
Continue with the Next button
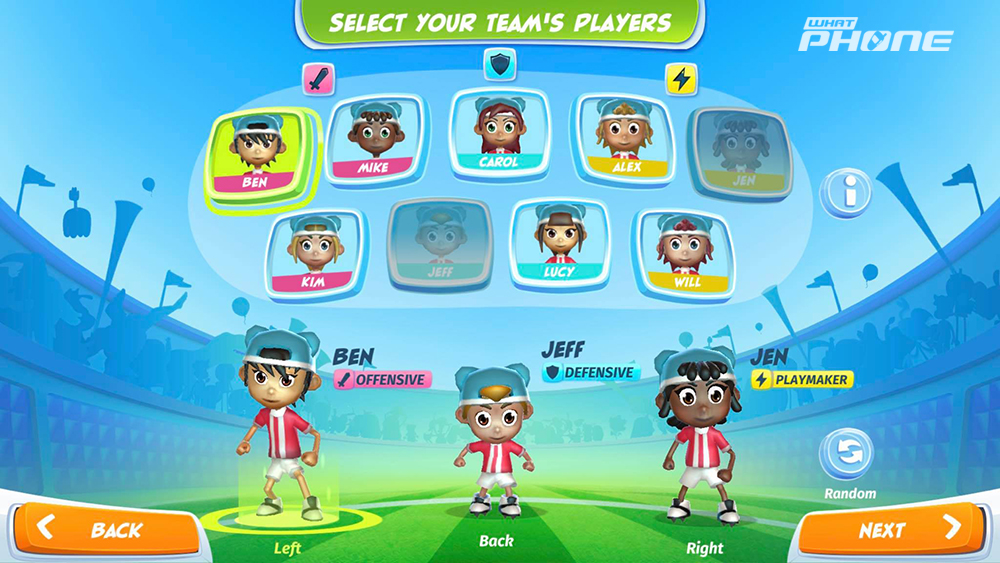(x=895, y=530)
